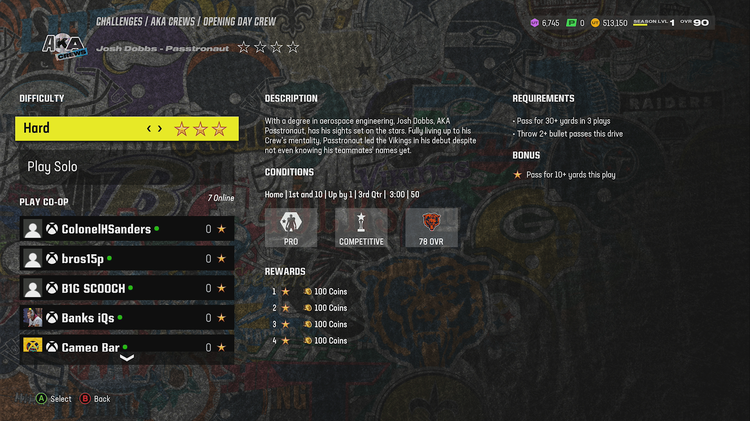Click the COMPETITIVE condition tile
The width and height of the screenshot is (750, 421).
pos(360,228)
